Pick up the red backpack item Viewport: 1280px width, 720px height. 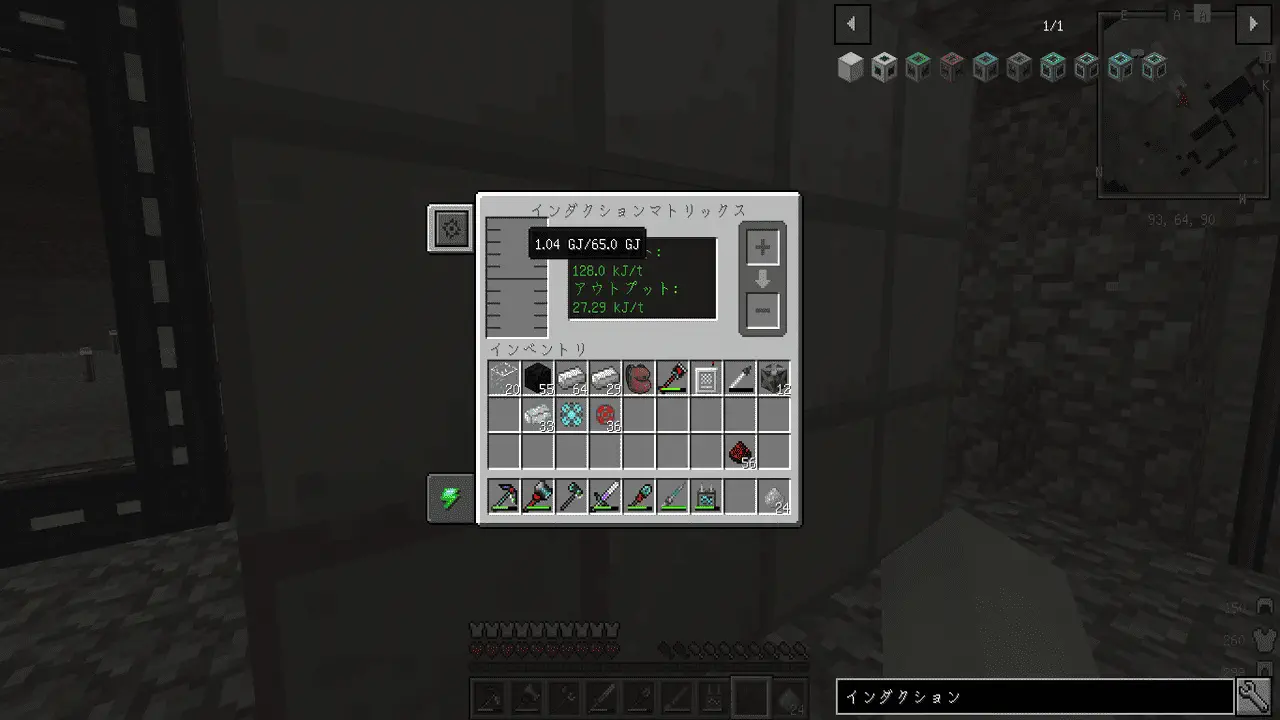click(639, 379)
